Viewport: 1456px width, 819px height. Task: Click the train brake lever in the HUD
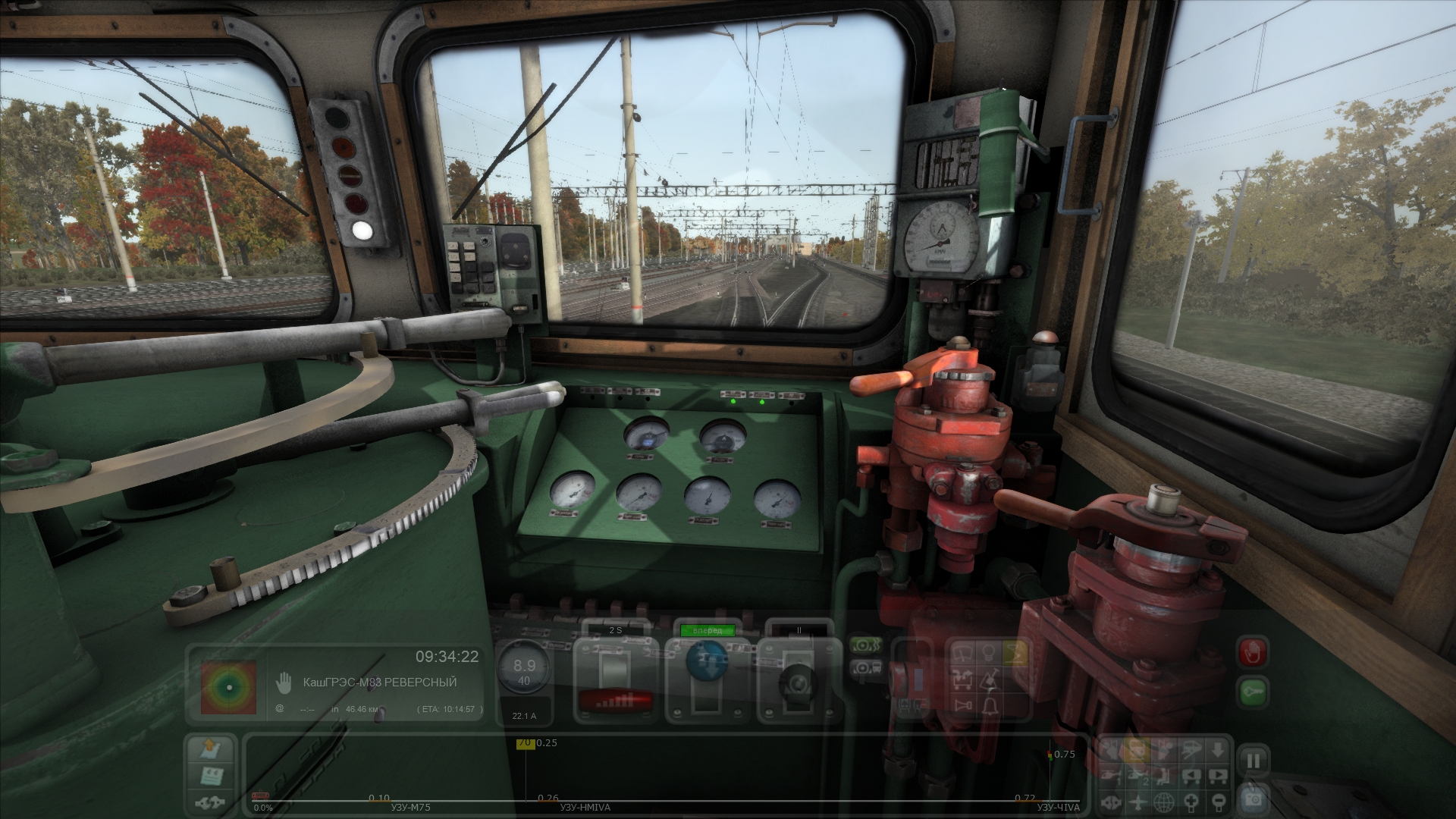797,682
